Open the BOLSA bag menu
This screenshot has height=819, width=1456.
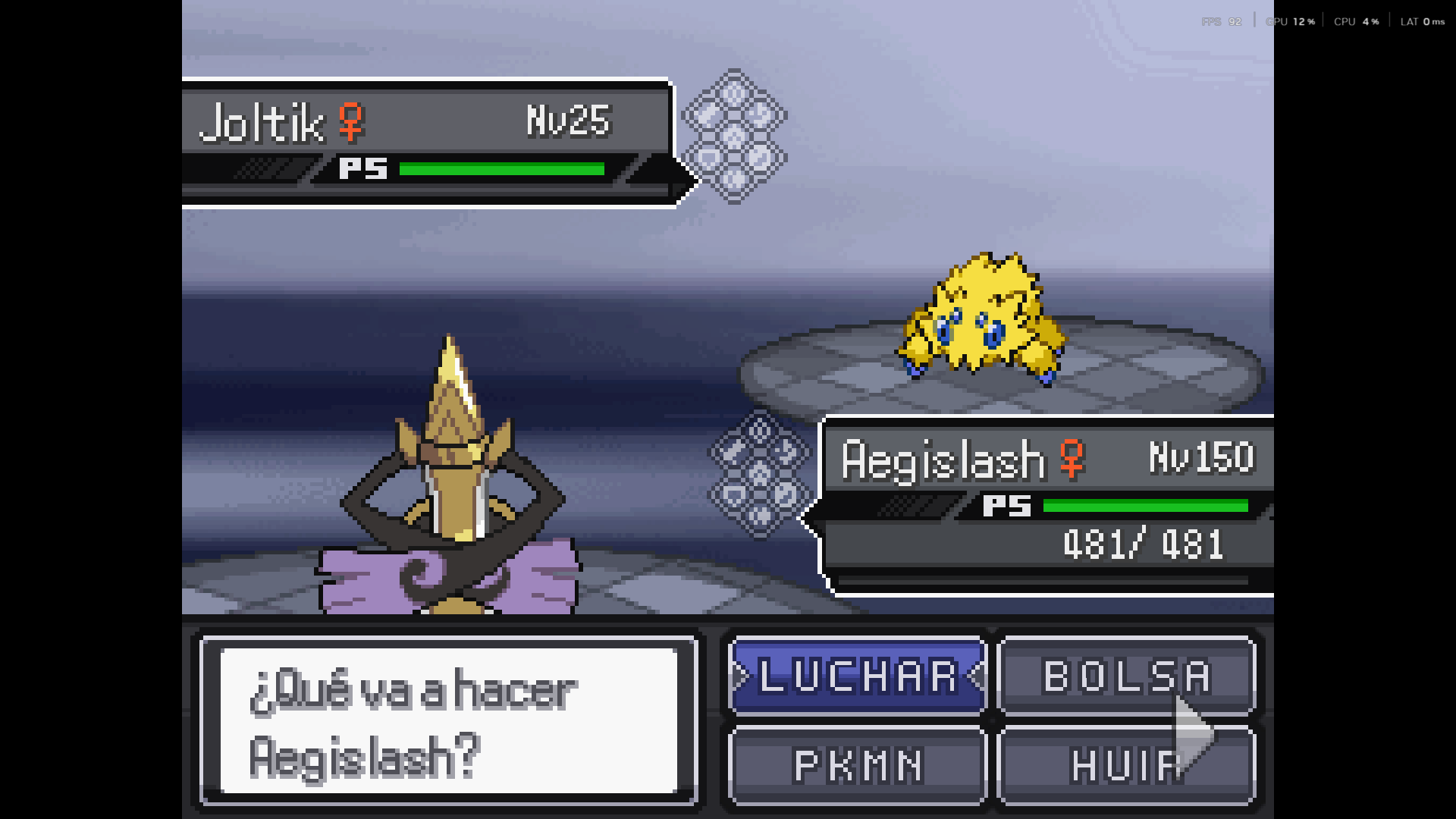tap(1126, 676)
